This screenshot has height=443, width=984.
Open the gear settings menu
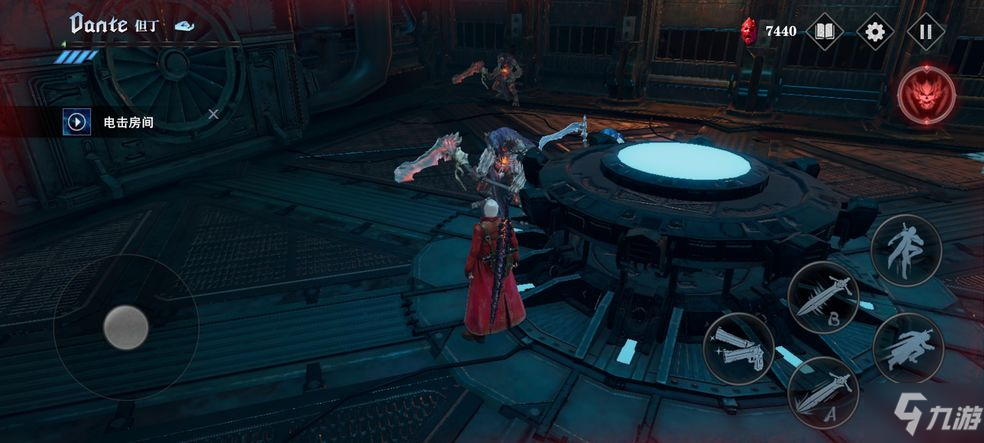[x=875, y=31]
